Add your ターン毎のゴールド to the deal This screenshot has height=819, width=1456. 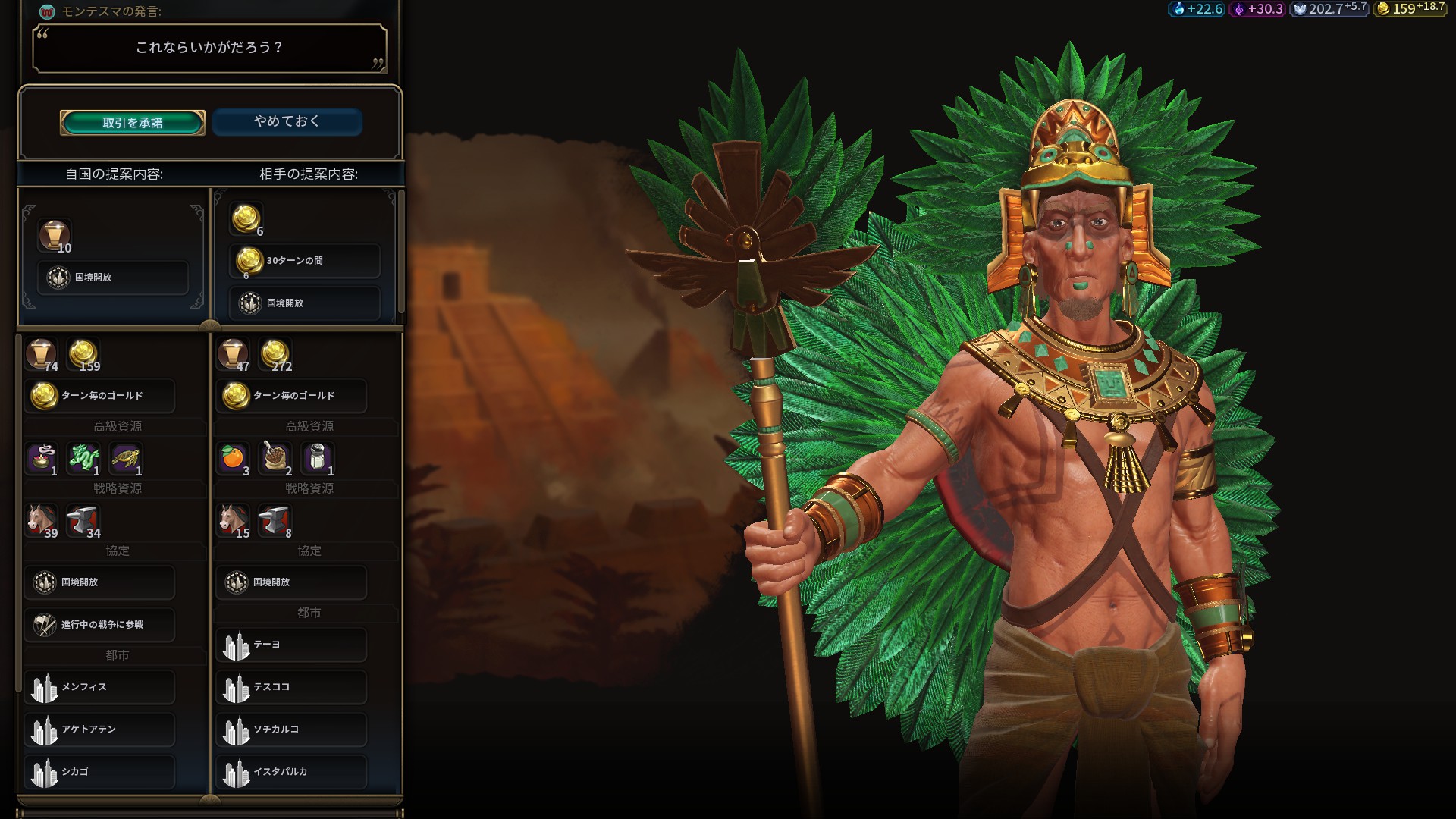click(100, 396)
